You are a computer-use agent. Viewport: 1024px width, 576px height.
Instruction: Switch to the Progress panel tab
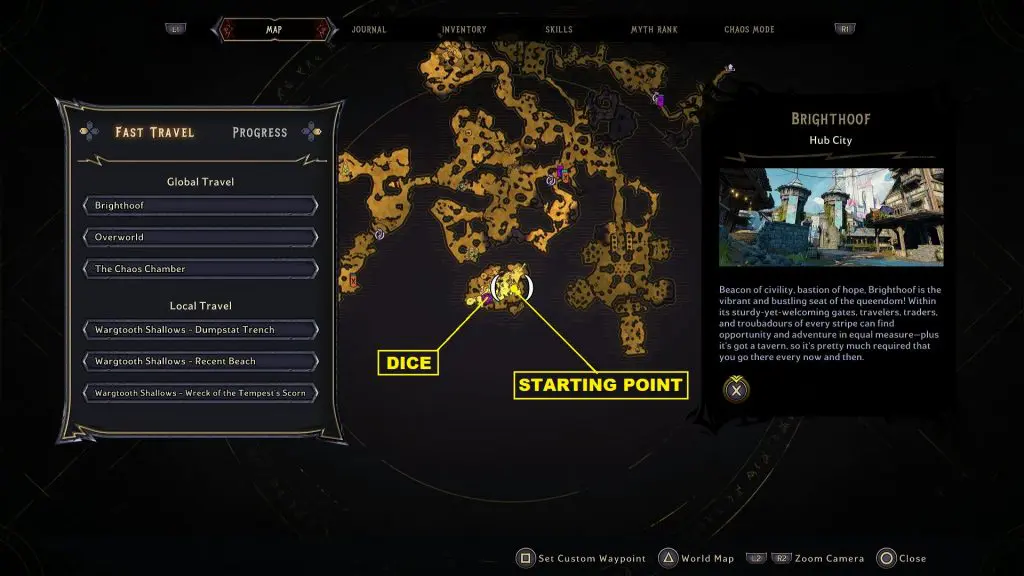click(259, 132)
